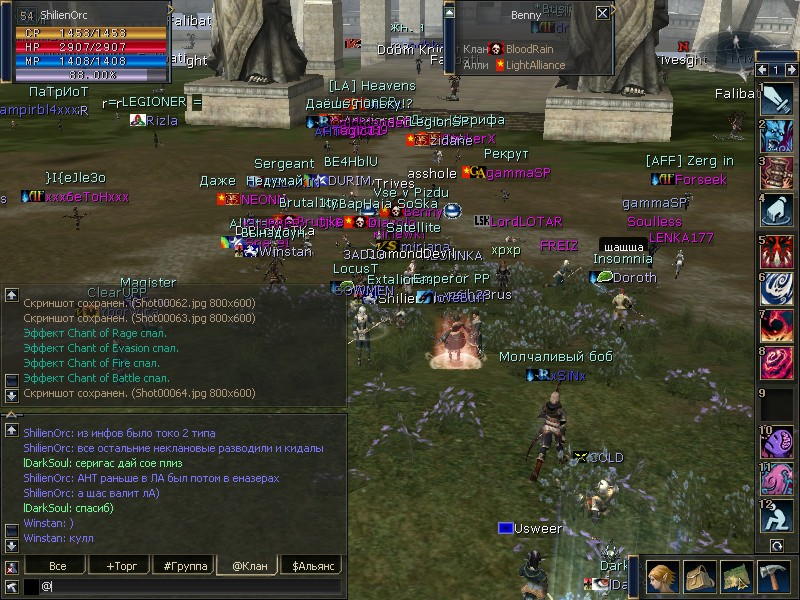Rotate the shortcut bar with the circular arrow button

coord(777,546)
